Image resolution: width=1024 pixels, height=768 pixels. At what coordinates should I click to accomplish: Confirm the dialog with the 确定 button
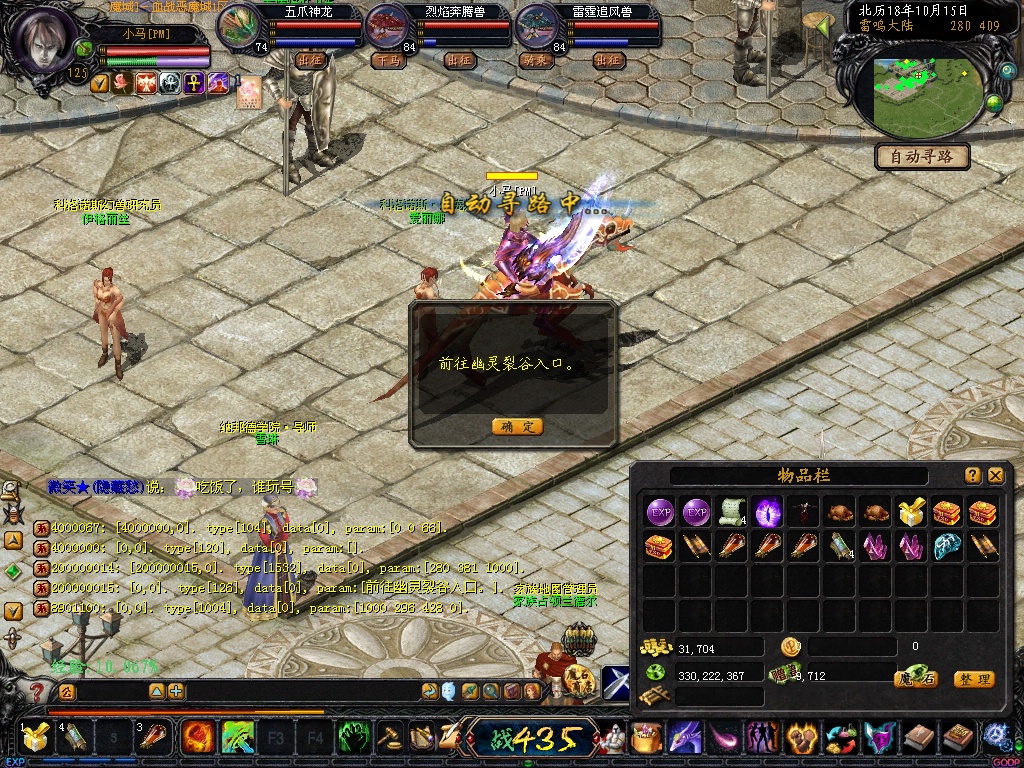(x=518, y=427)
